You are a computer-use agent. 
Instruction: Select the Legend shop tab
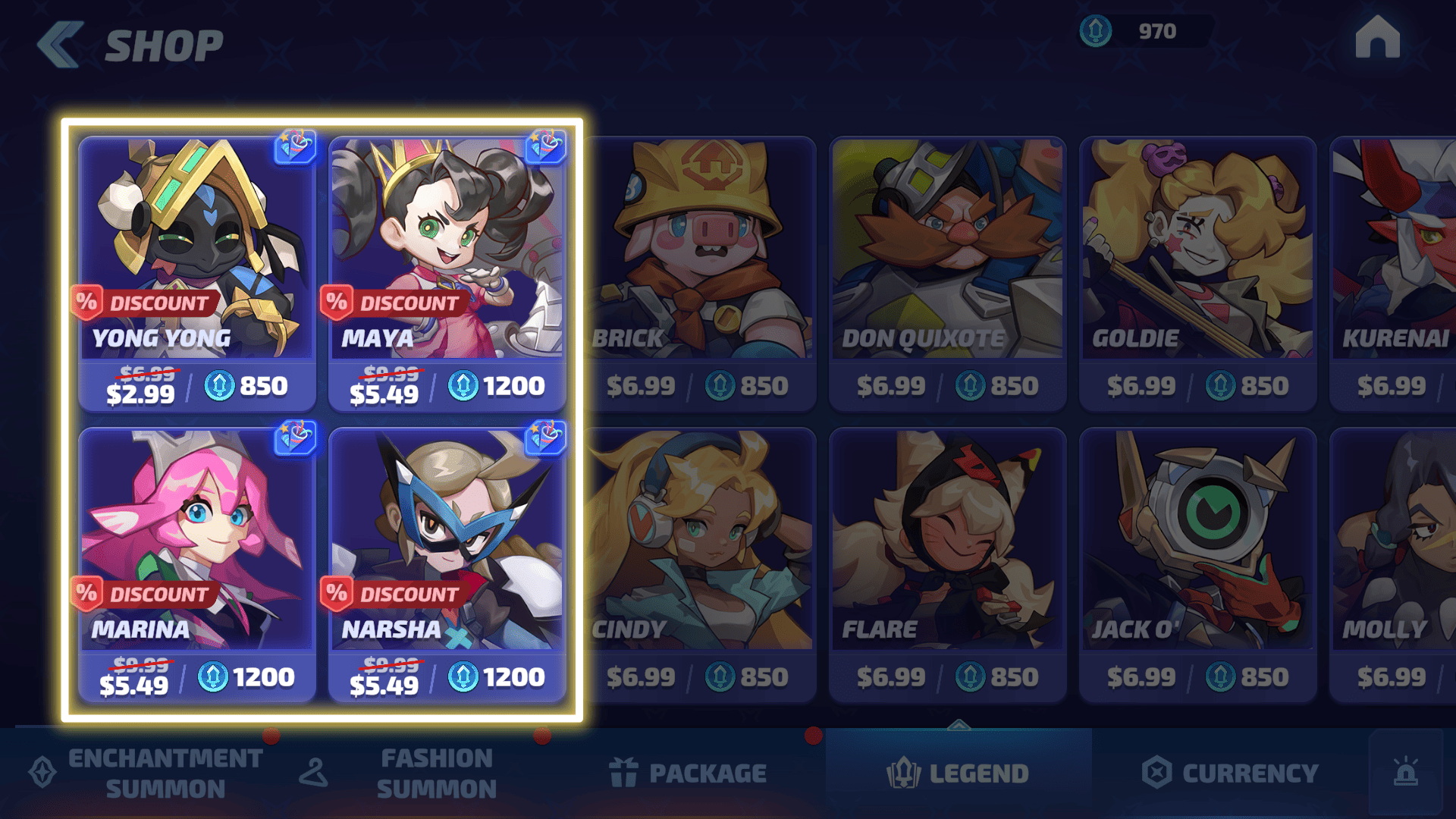(959, 773)
